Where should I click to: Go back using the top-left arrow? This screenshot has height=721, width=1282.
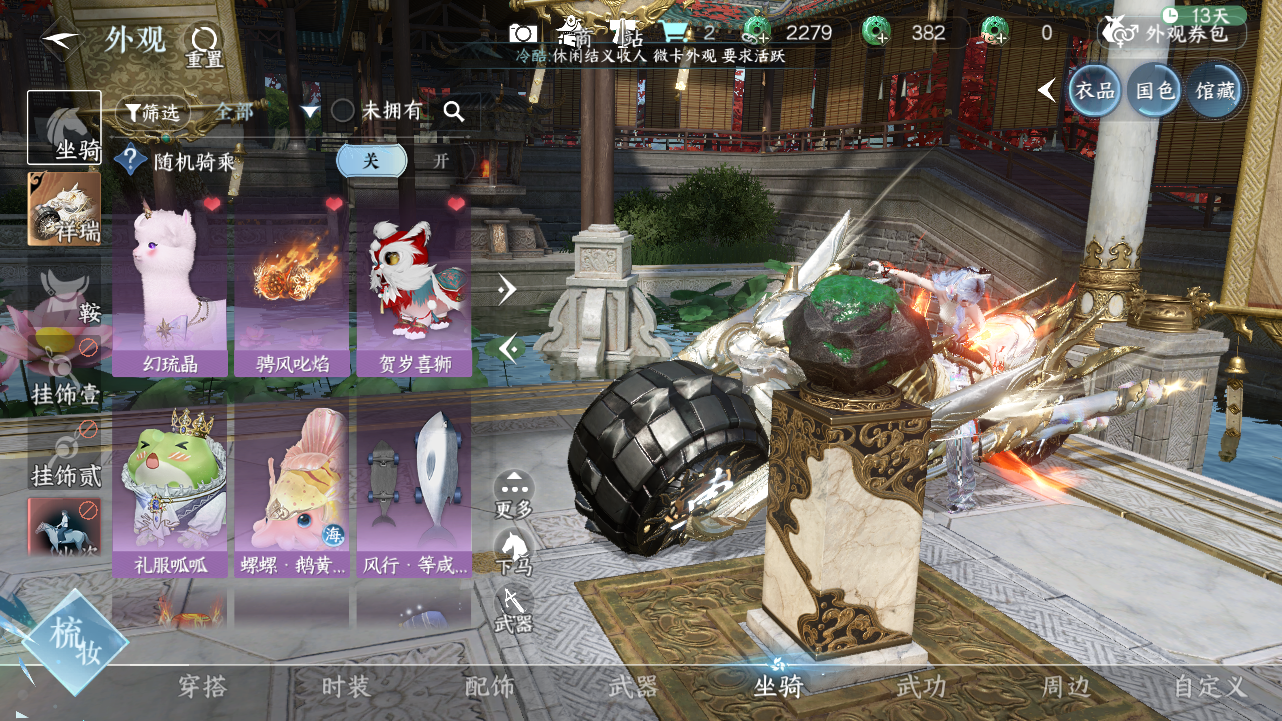click(x=59, y=41)
